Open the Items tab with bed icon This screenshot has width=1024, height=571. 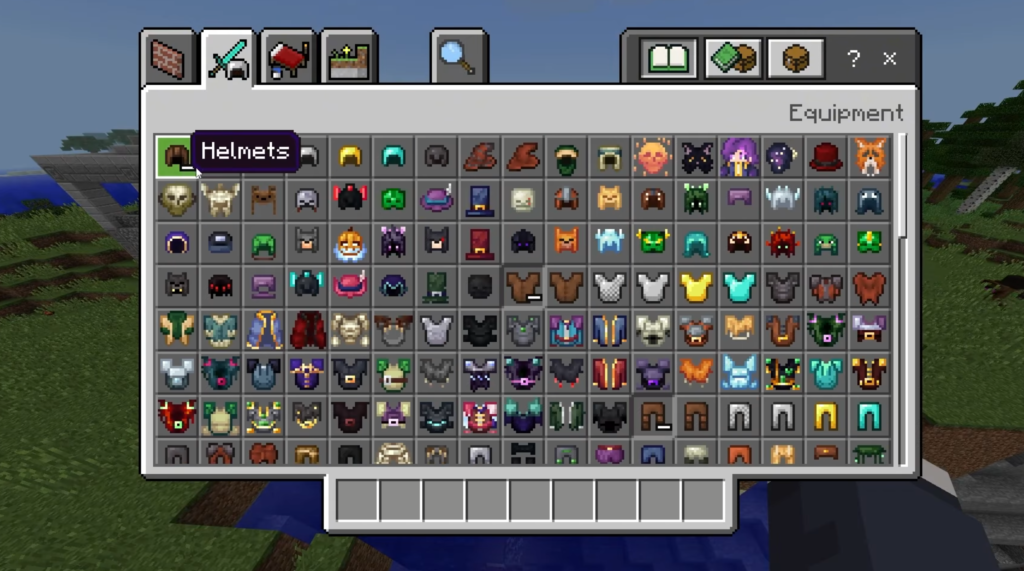point(289,59)
